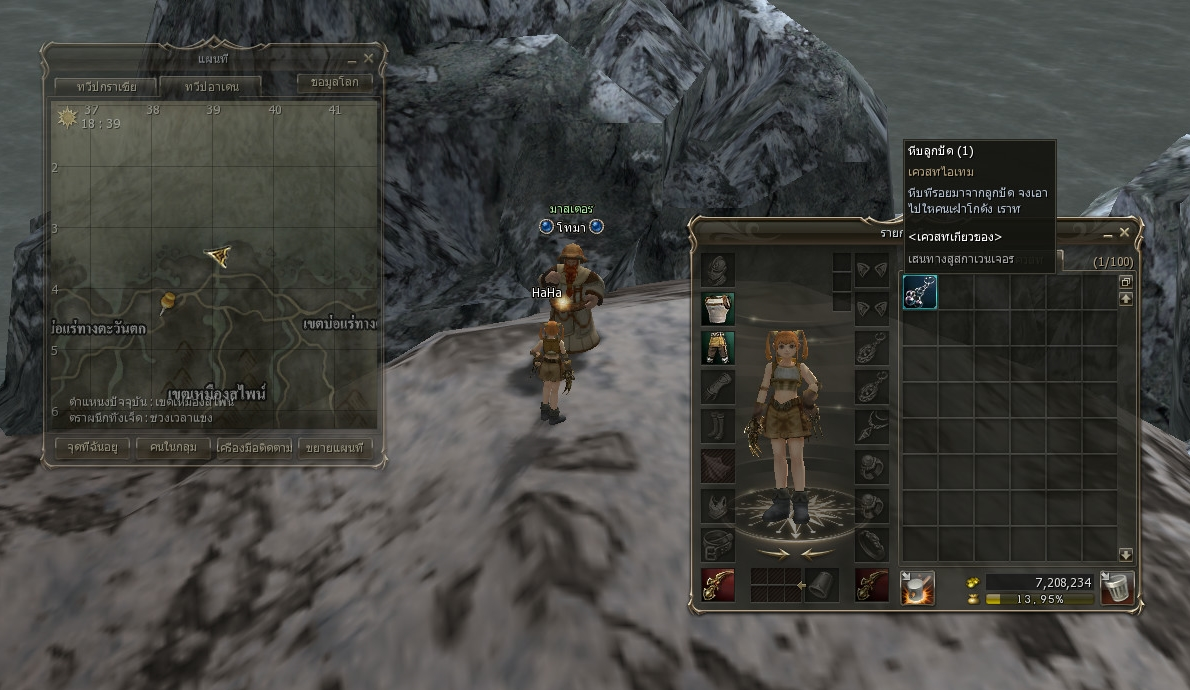The width and height of the screenshot is (1190, 690).
Task: Open the เครื่องมือติดตาม tracking tool
Action: click(254, 447)
